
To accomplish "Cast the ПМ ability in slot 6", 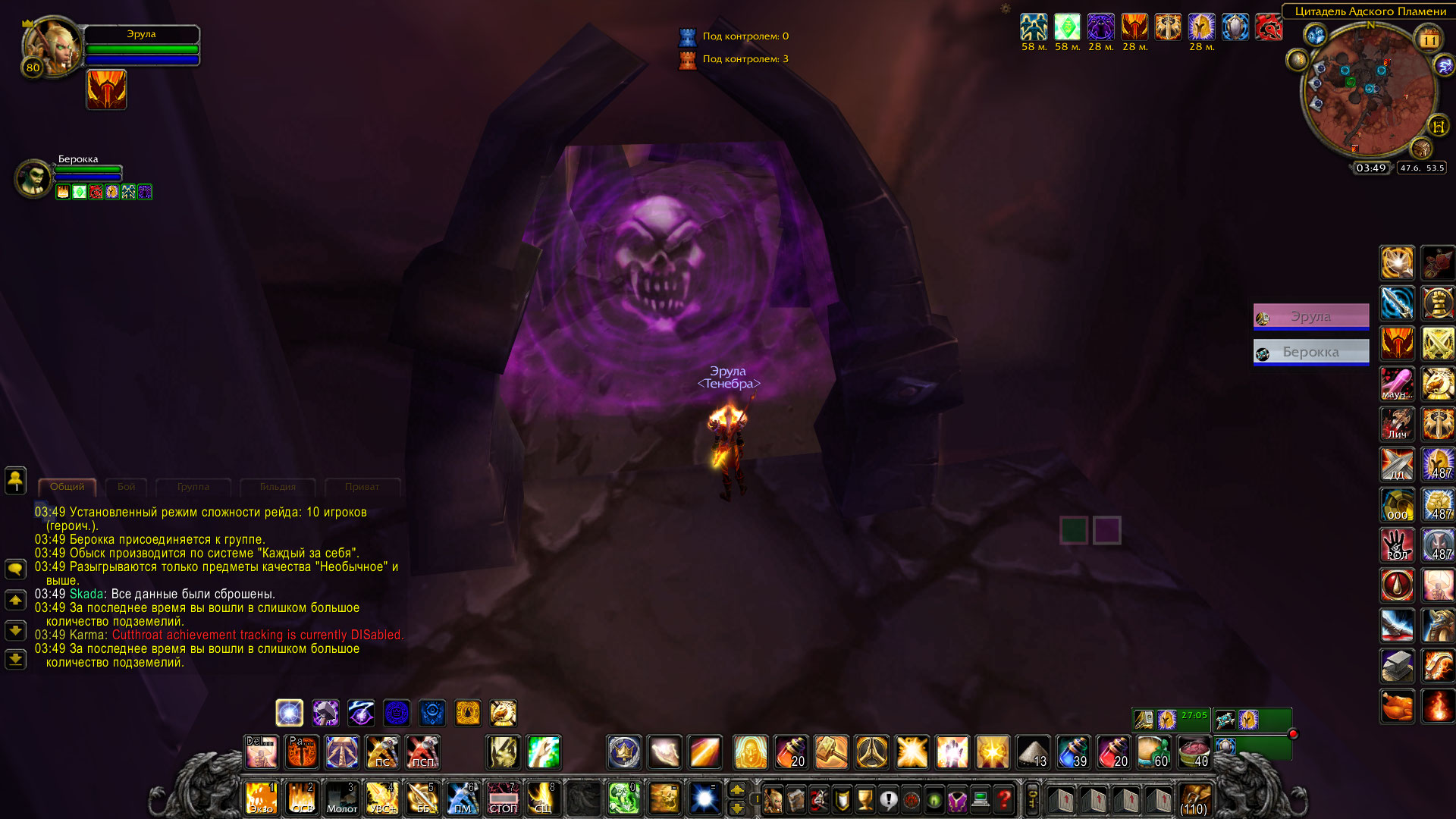I will tap(462, 799).
